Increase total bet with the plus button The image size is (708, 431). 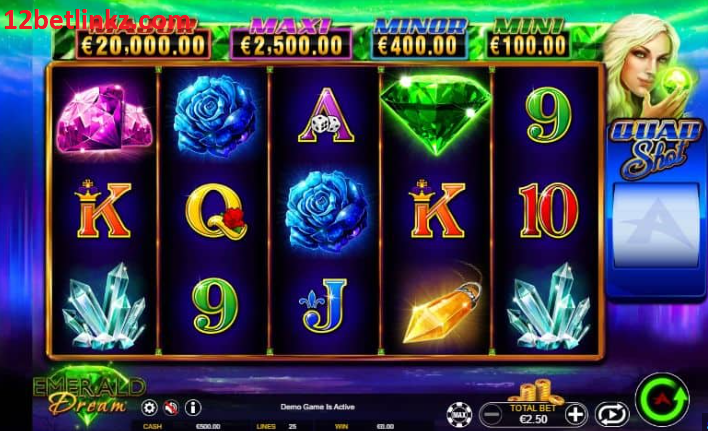575,413
